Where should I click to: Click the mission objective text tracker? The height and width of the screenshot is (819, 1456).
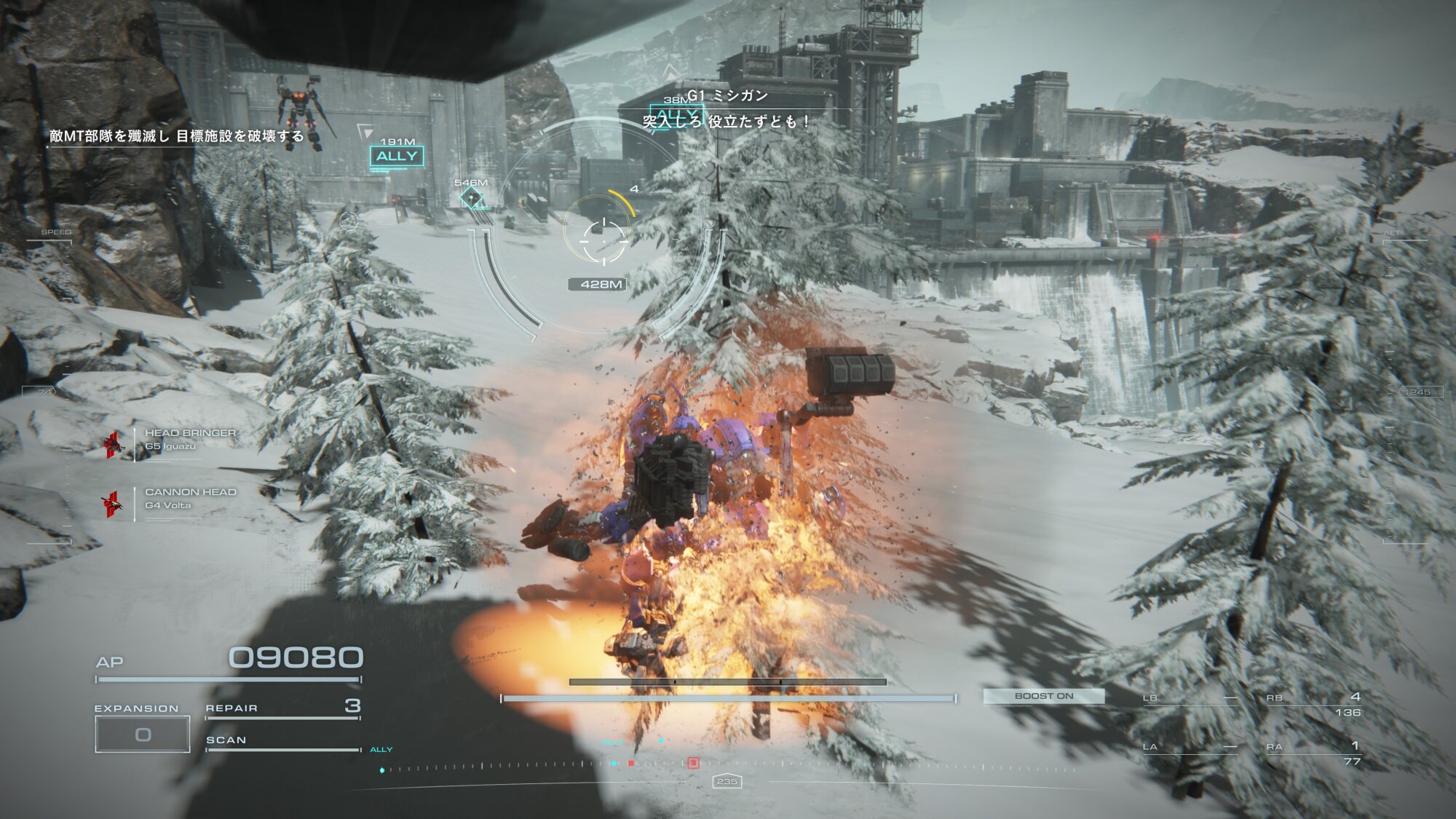point(177,136)
